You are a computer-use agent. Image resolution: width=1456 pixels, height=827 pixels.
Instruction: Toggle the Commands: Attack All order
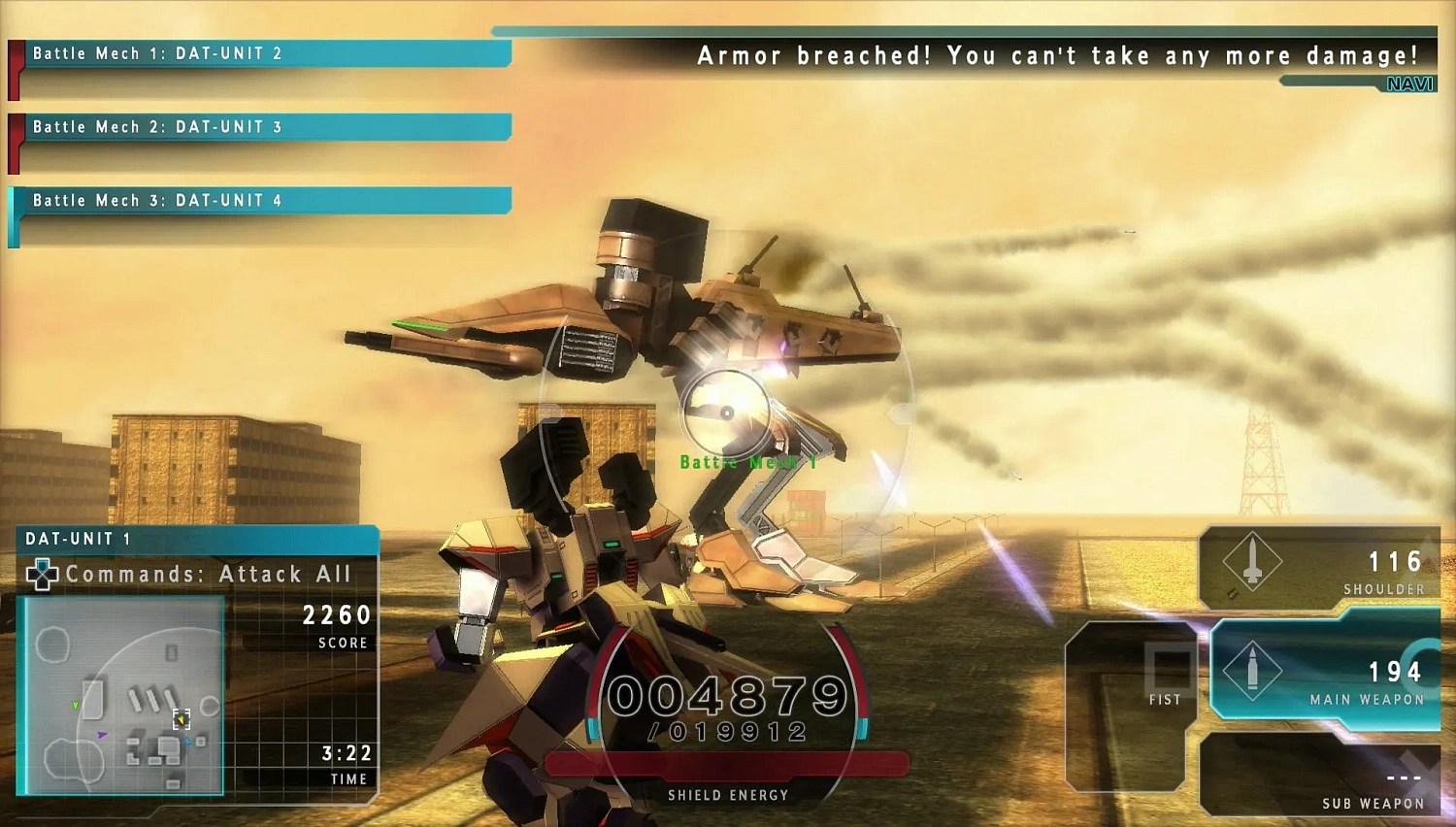209,574
